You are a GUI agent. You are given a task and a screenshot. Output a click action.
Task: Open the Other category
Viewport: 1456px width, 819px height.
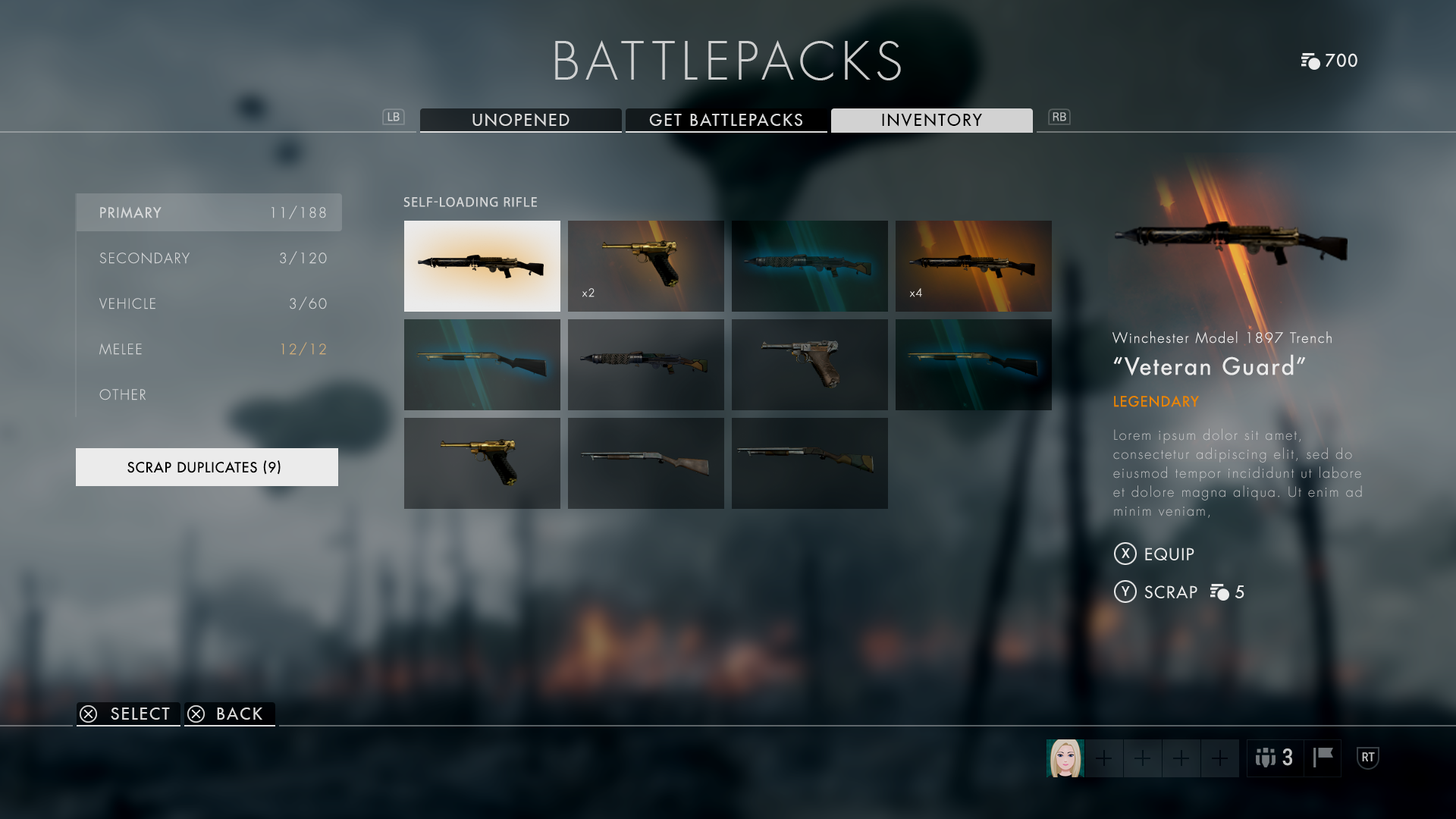[209, 394]
